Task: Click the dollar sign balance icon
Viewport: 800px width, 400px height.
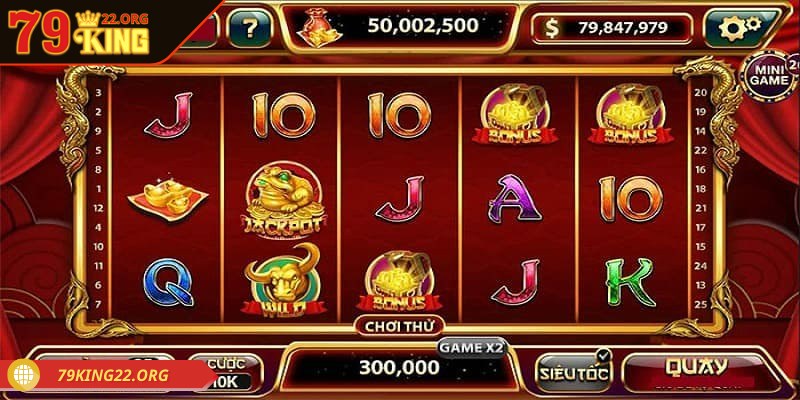Action: 552,29
